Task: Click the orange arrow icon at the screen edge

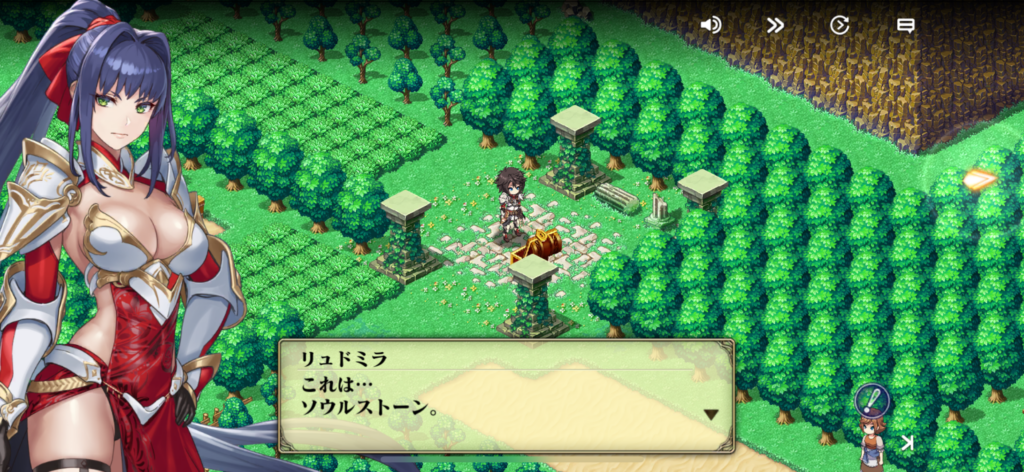Action: click(980, 180)
